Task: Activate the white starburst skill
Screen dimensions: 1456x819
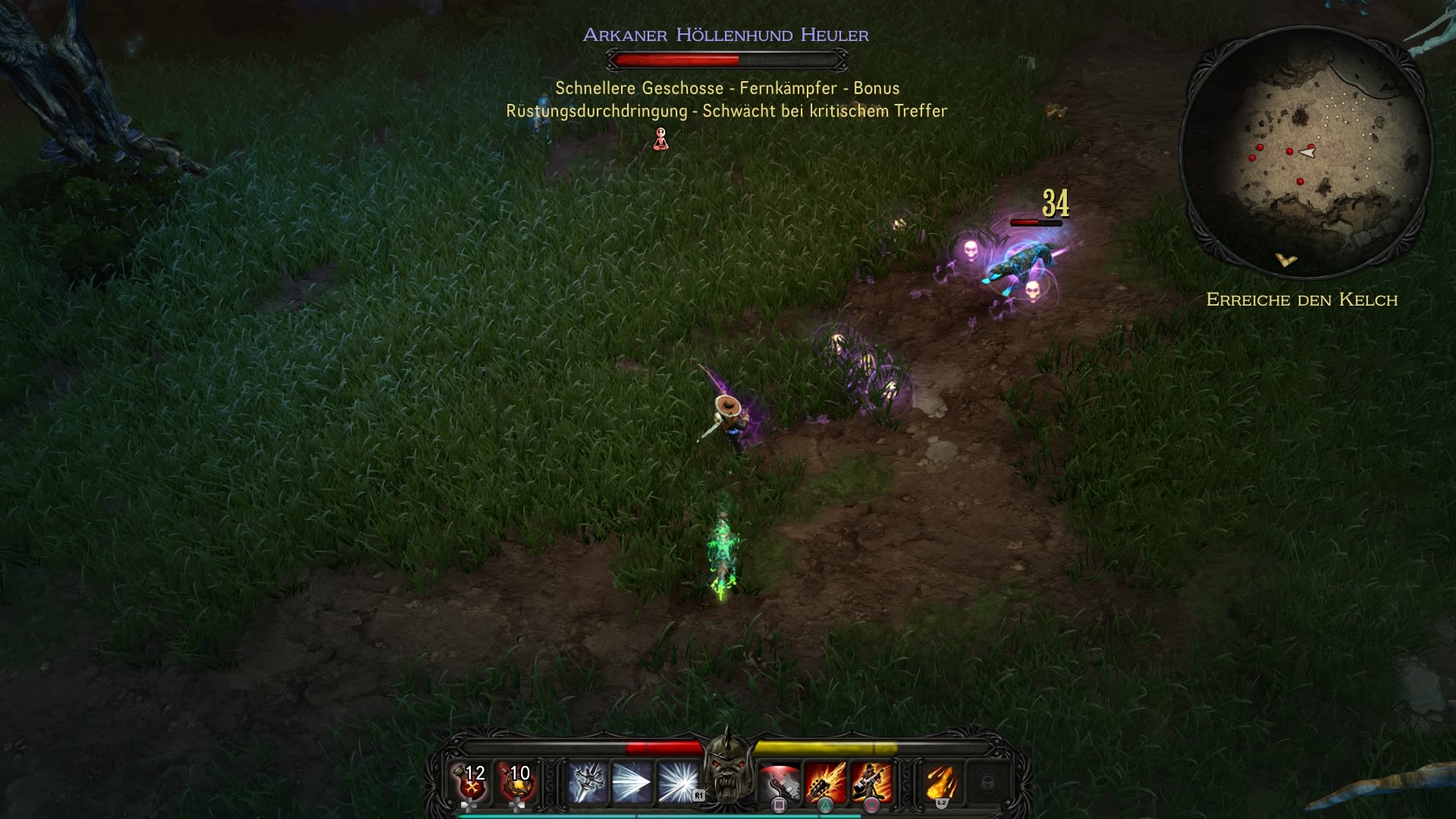Action: coord(678,783)
